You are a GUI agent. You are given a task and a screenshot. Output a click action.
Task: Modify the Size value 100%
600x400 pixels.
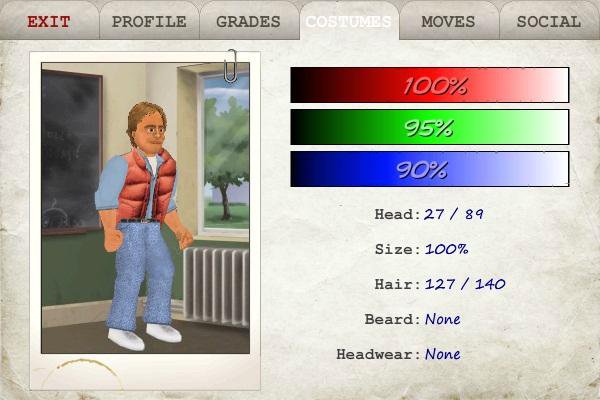(446, 249)
